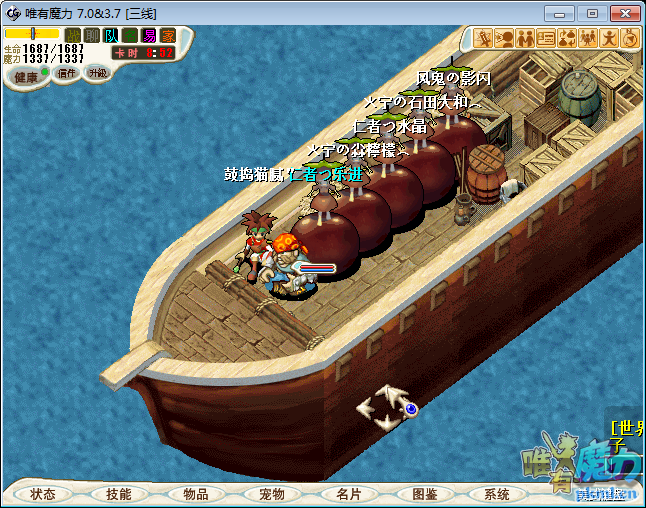This screenshot has width=646, height=508.
Task: Open the 物品 items menu
Action: tap(195, 494)
